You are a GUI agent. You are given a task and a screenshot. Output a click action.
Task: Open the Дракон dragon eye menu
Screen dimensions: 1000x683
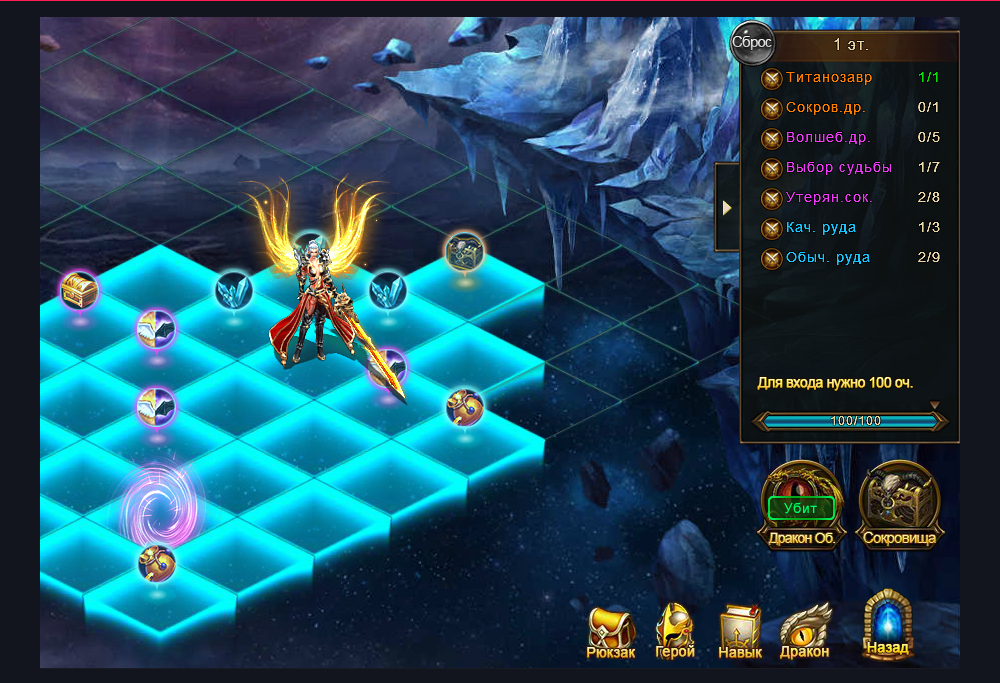805,631
